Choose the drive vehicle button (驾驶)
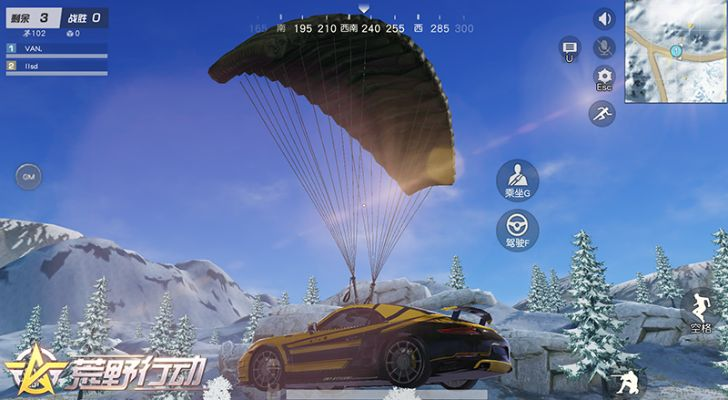 (x=517, y=230)
